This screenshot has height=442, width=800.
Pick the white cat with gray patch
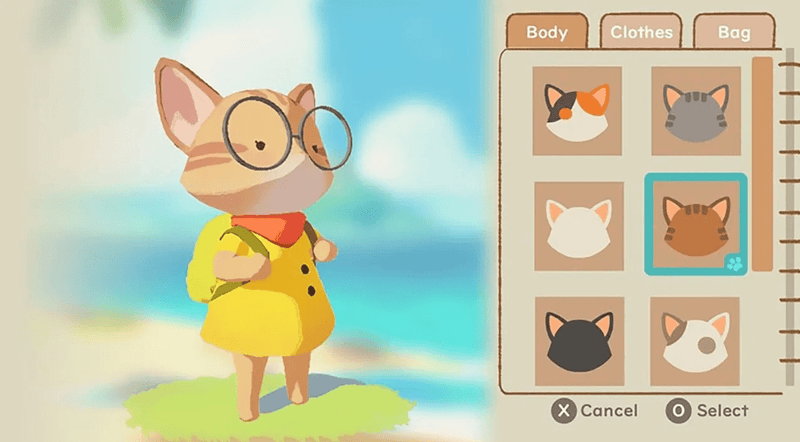pyautogui.click(x=695, y=340)
